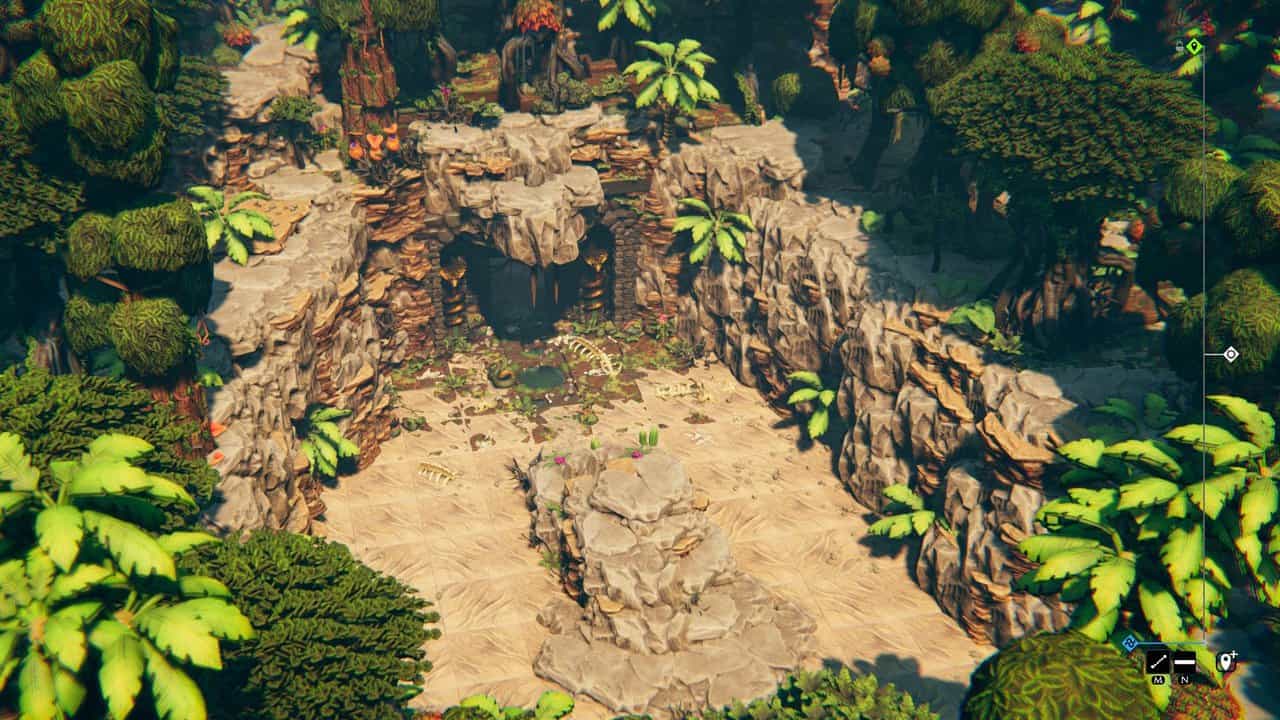
Task: Click the lock icon beside the green marker
Action: click(x=1179, y=46)
